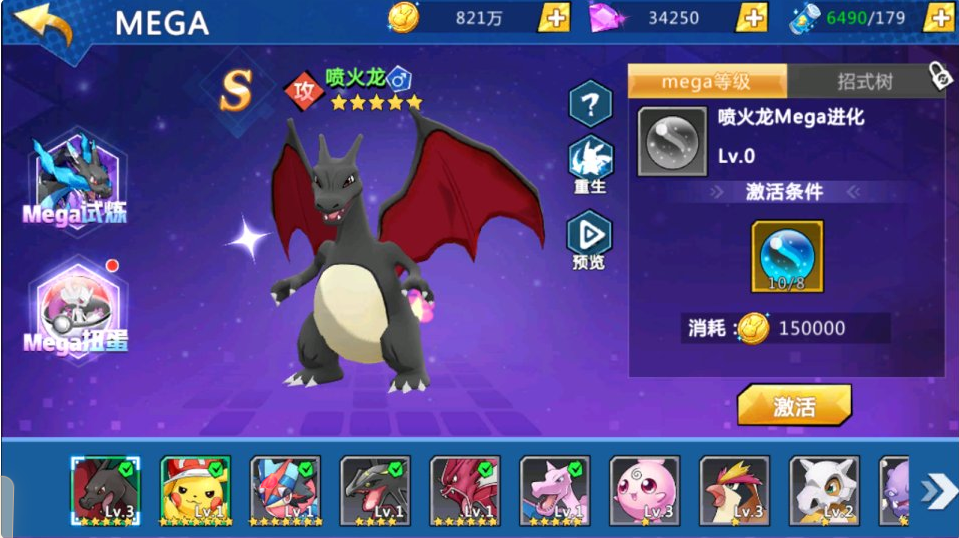Preview with the 预览 play button
This screenshot has height=538, width=959.
pos(590,240)
